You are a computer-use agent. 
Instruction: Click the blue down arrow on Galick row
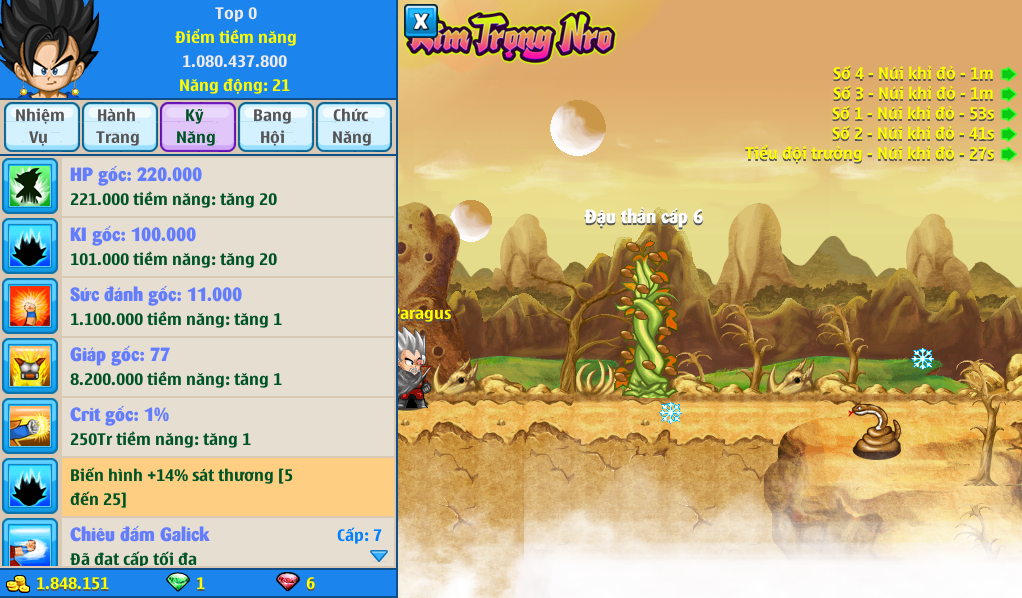click(378, 556)
